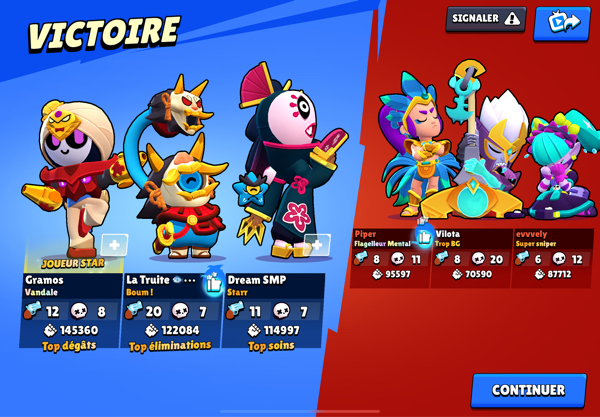Add Dream SMP as friend with plus button
Screen dimensions: 600x417
click(x=317, y=245)
